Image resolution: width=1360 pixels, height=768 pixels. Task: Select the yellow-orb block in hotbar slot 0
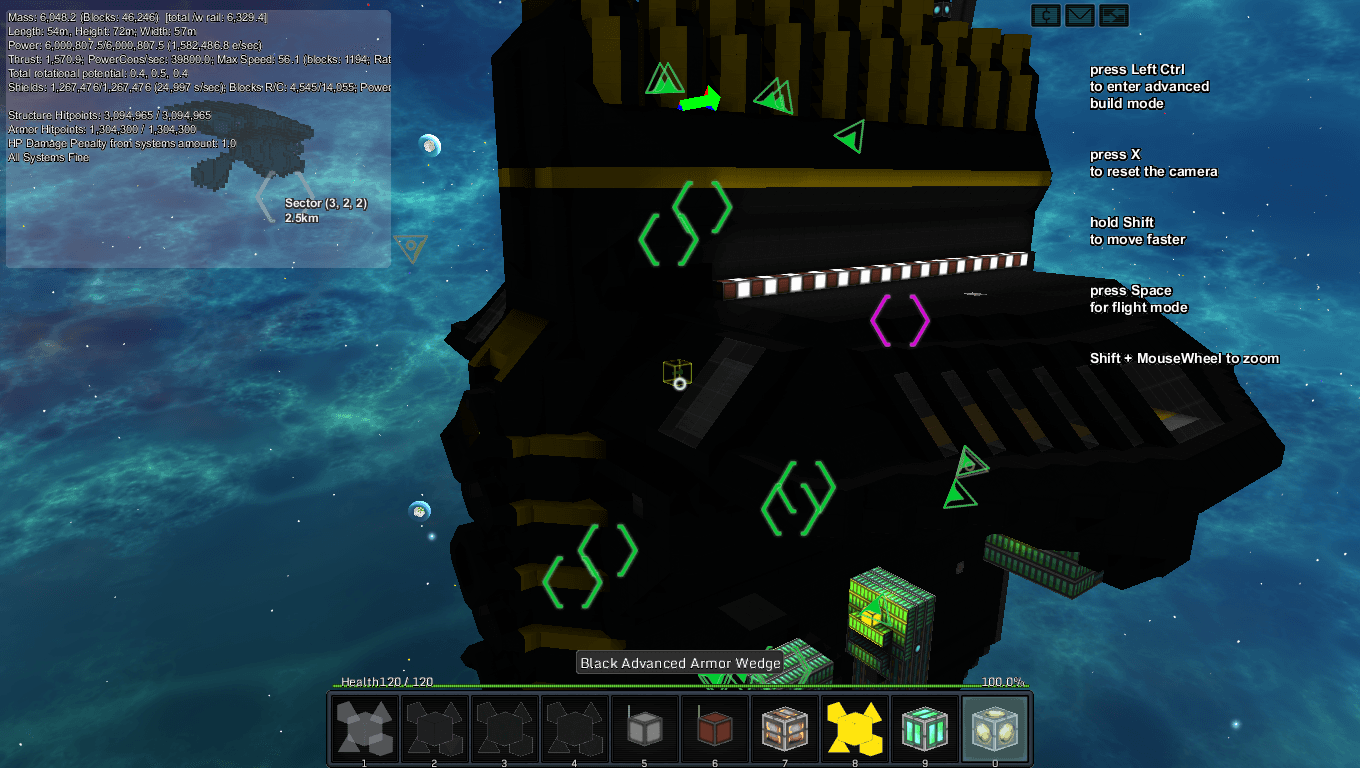point(994,728)
